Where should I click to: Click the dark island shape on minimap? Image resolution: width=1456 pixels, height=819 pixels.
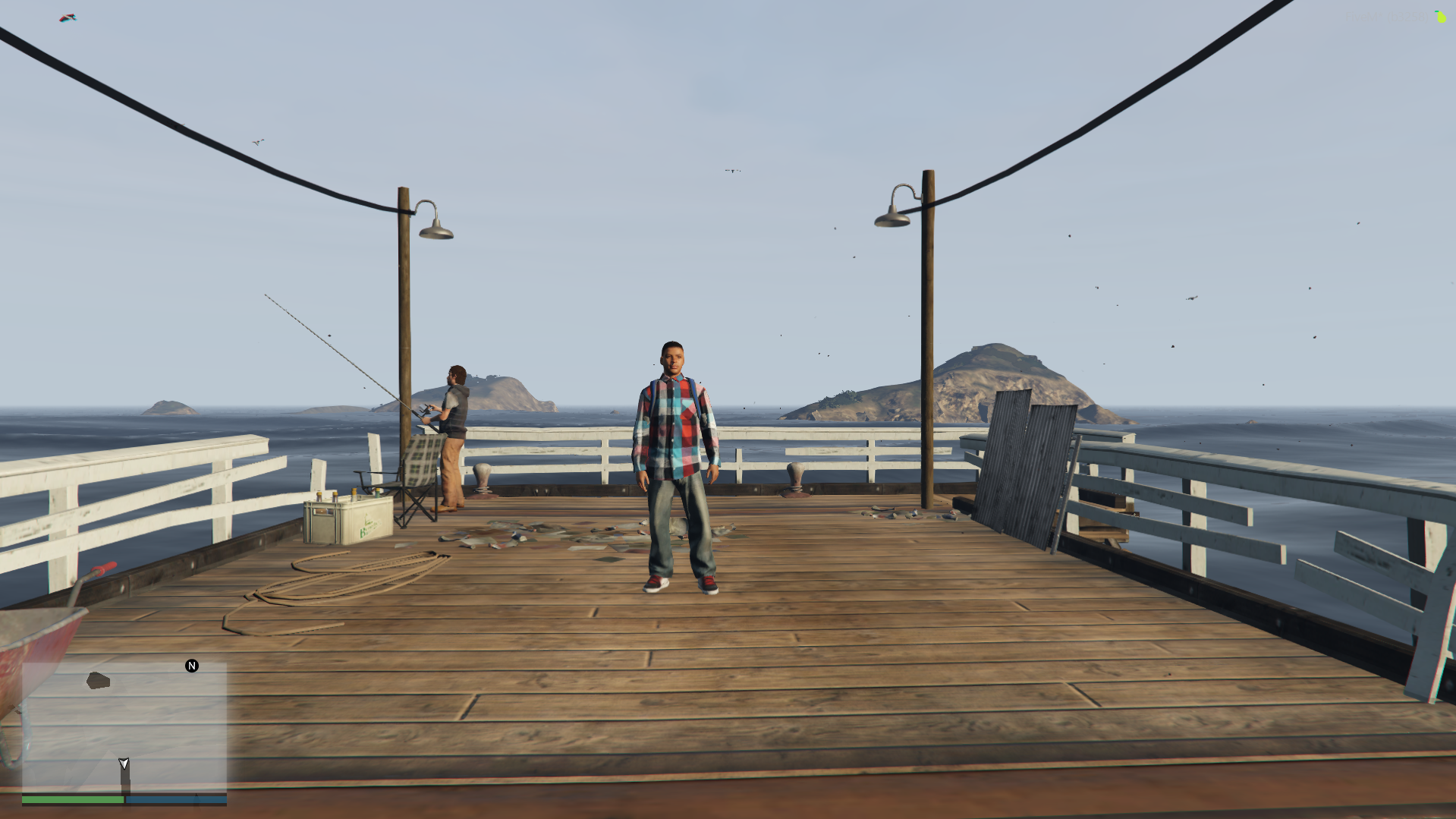click(x=98, y=680)
